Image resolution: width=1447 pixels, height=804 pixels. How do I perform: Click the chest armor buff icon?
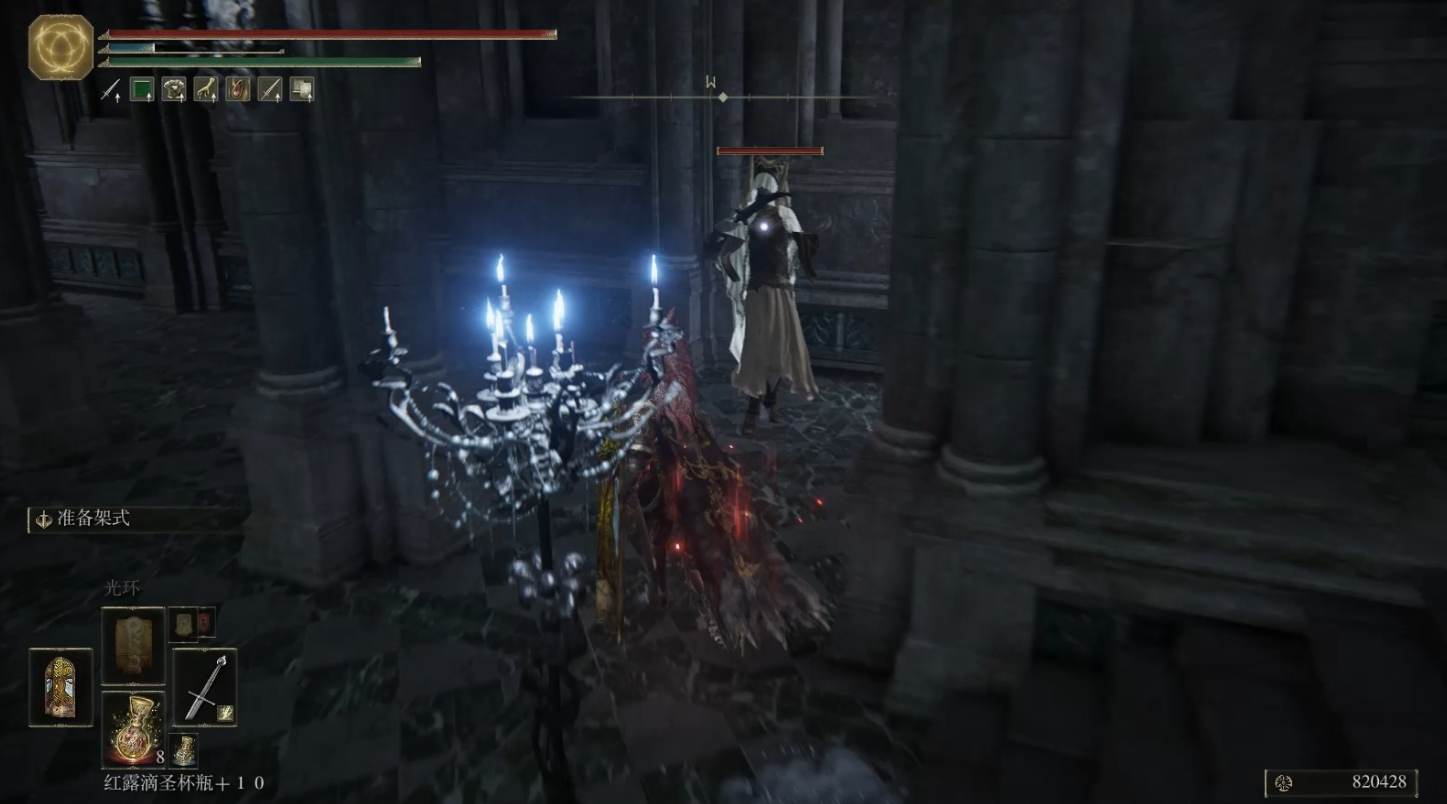click(175, 90)
